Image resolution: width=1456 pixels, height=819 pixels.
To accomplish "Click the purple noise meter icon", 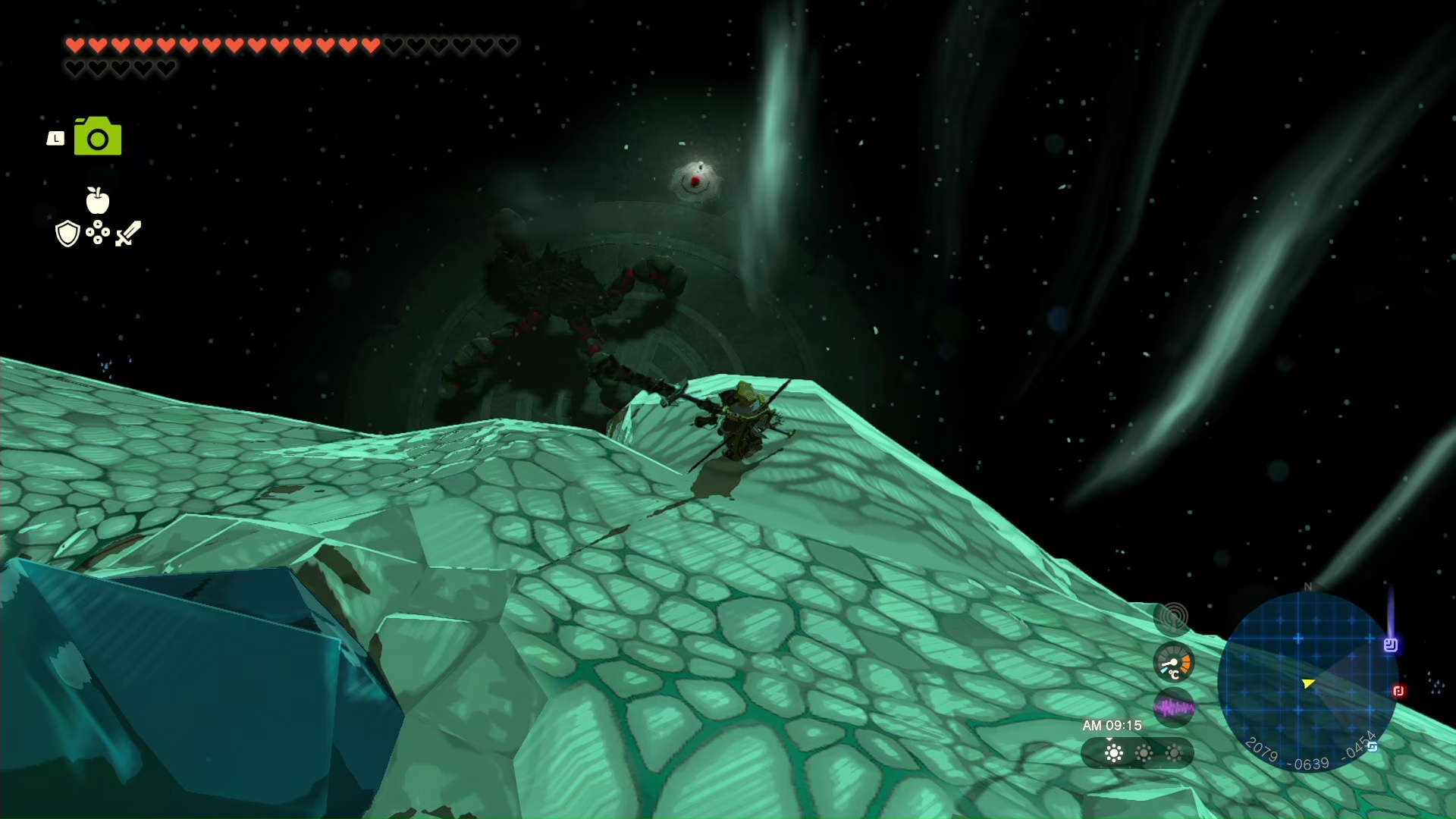I will click(1173, 708).
